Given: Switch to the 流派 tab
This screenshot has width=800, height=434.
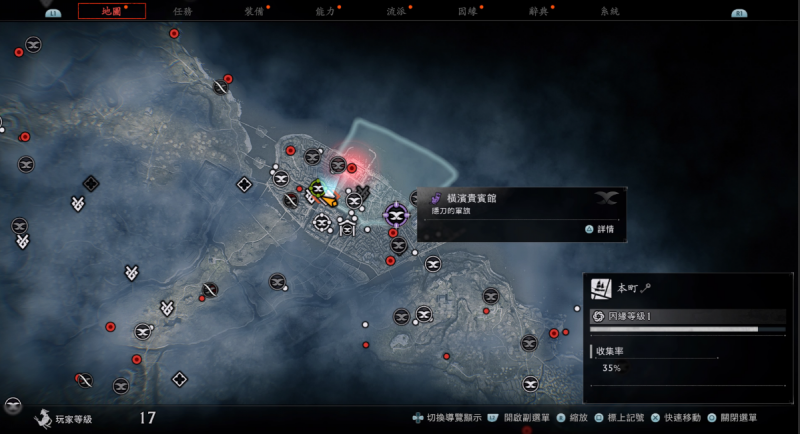Looking at the screenshot, I should pos(396,11).
